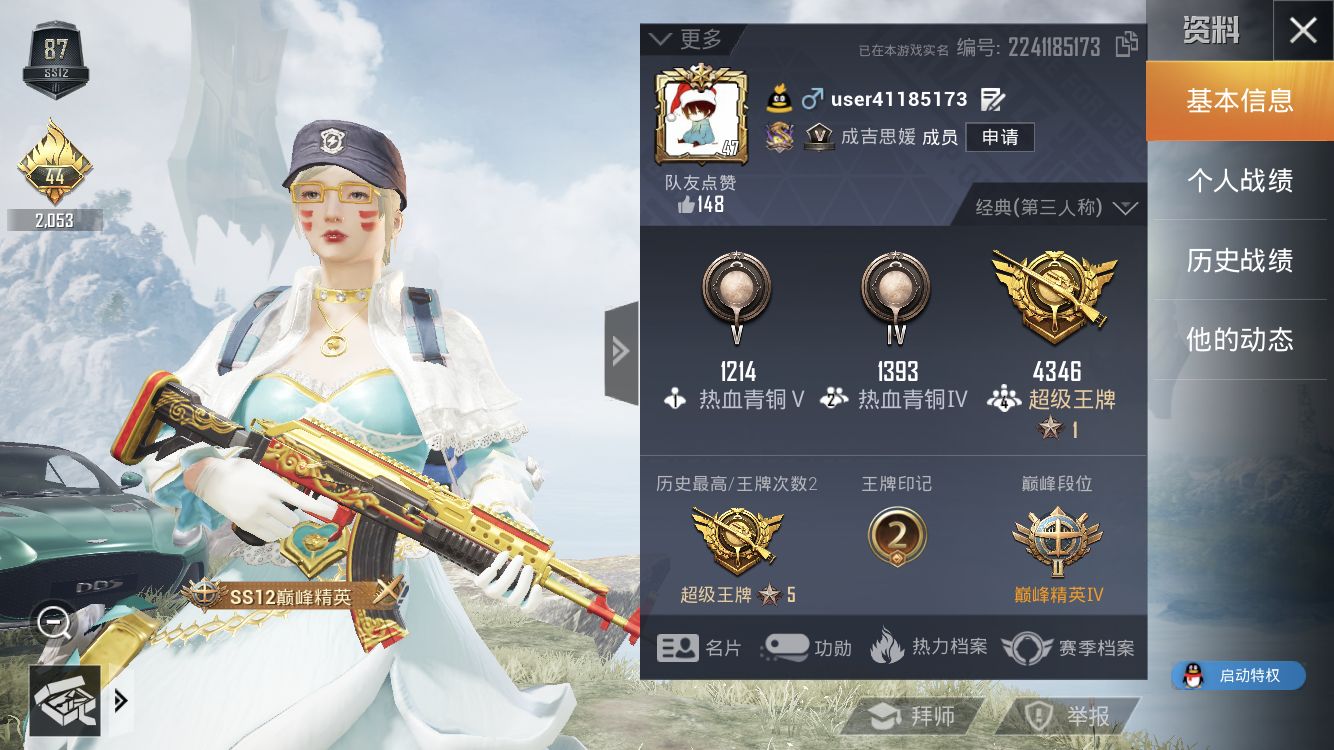
Task: Open the 经典(第三人称) mode dropdown
Action: 1051,206
